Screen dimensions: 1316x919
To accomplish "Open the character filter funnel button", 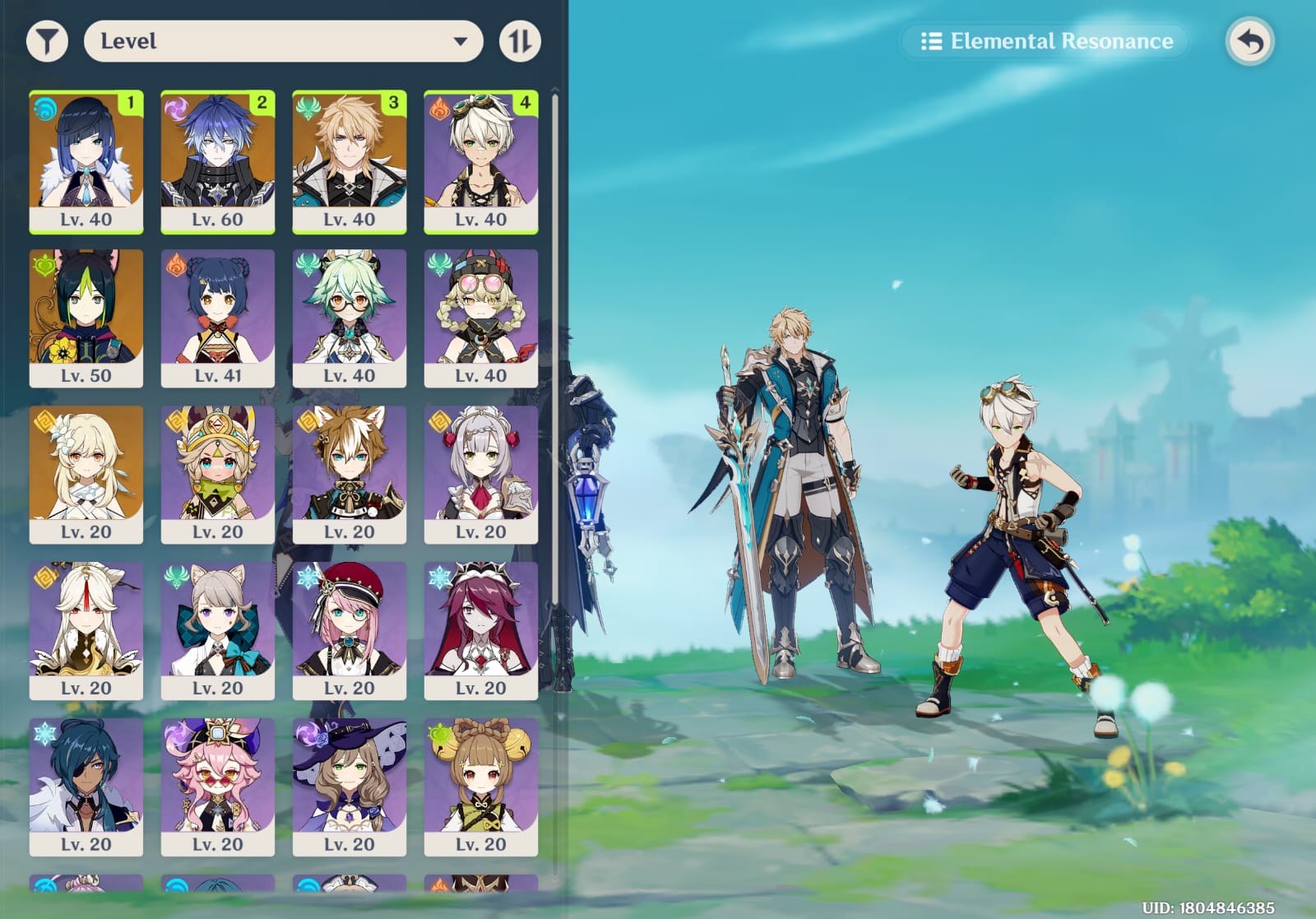I will [47, 41].
